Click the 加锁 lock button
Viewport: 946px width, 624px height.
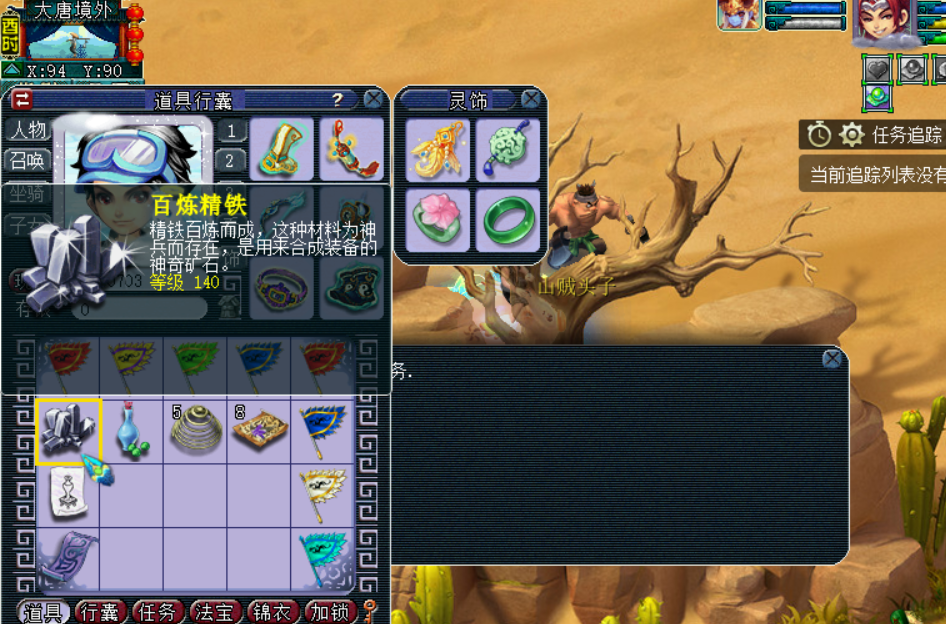[x=329, y=612]
